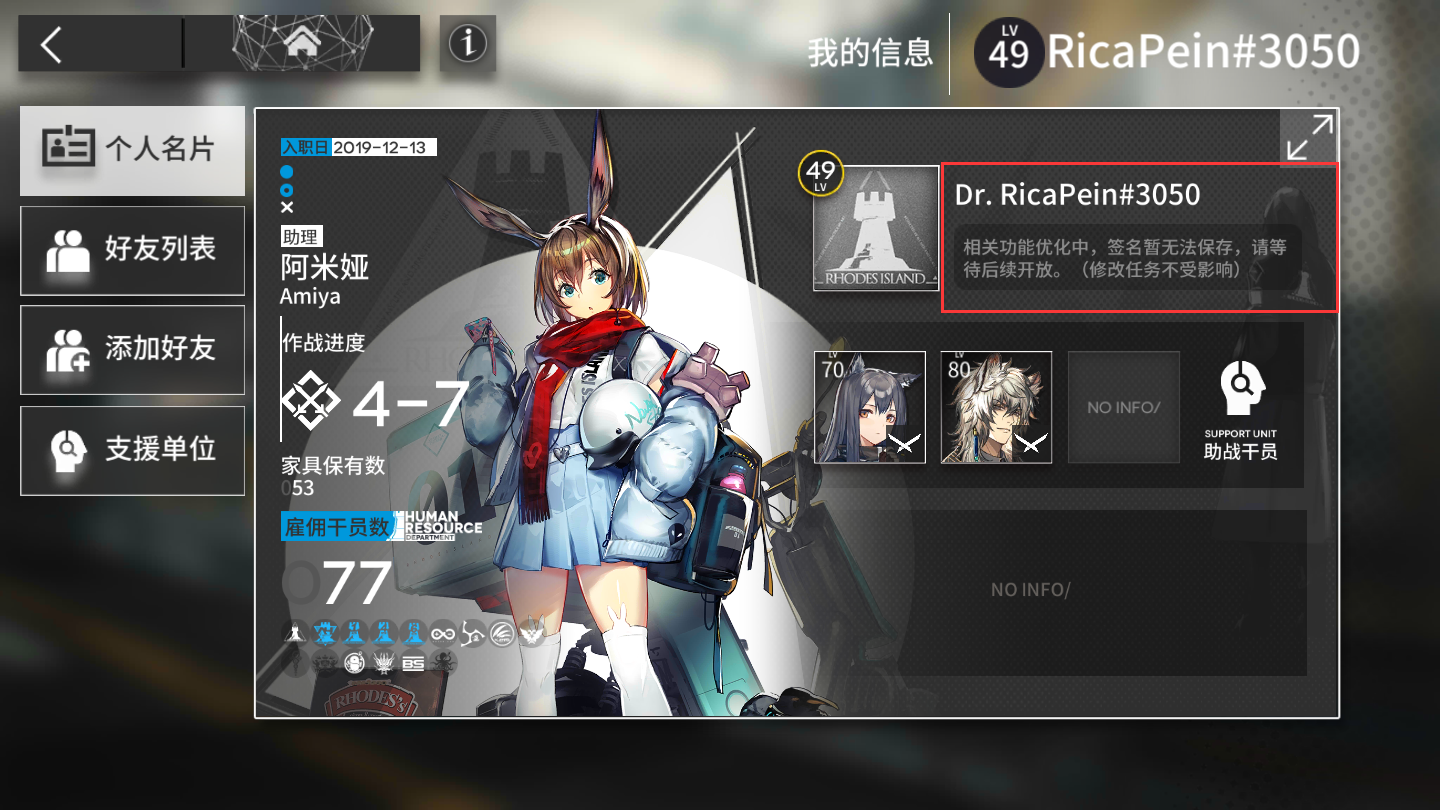Edit the signature text box
Viewport: 1440px width, 810px height.
1128,259
